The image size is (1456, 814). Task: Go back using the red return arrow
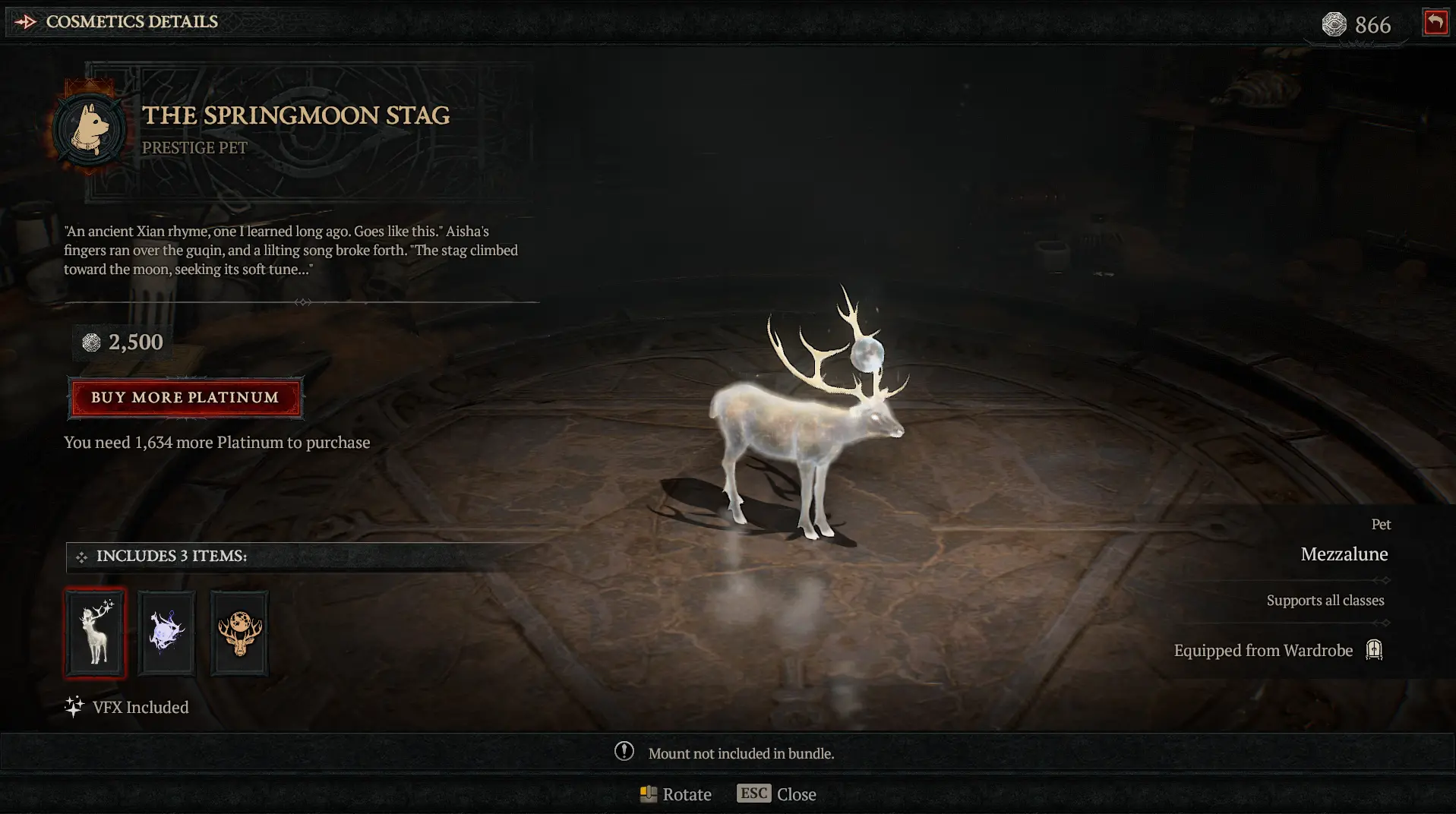(1435, 23)
